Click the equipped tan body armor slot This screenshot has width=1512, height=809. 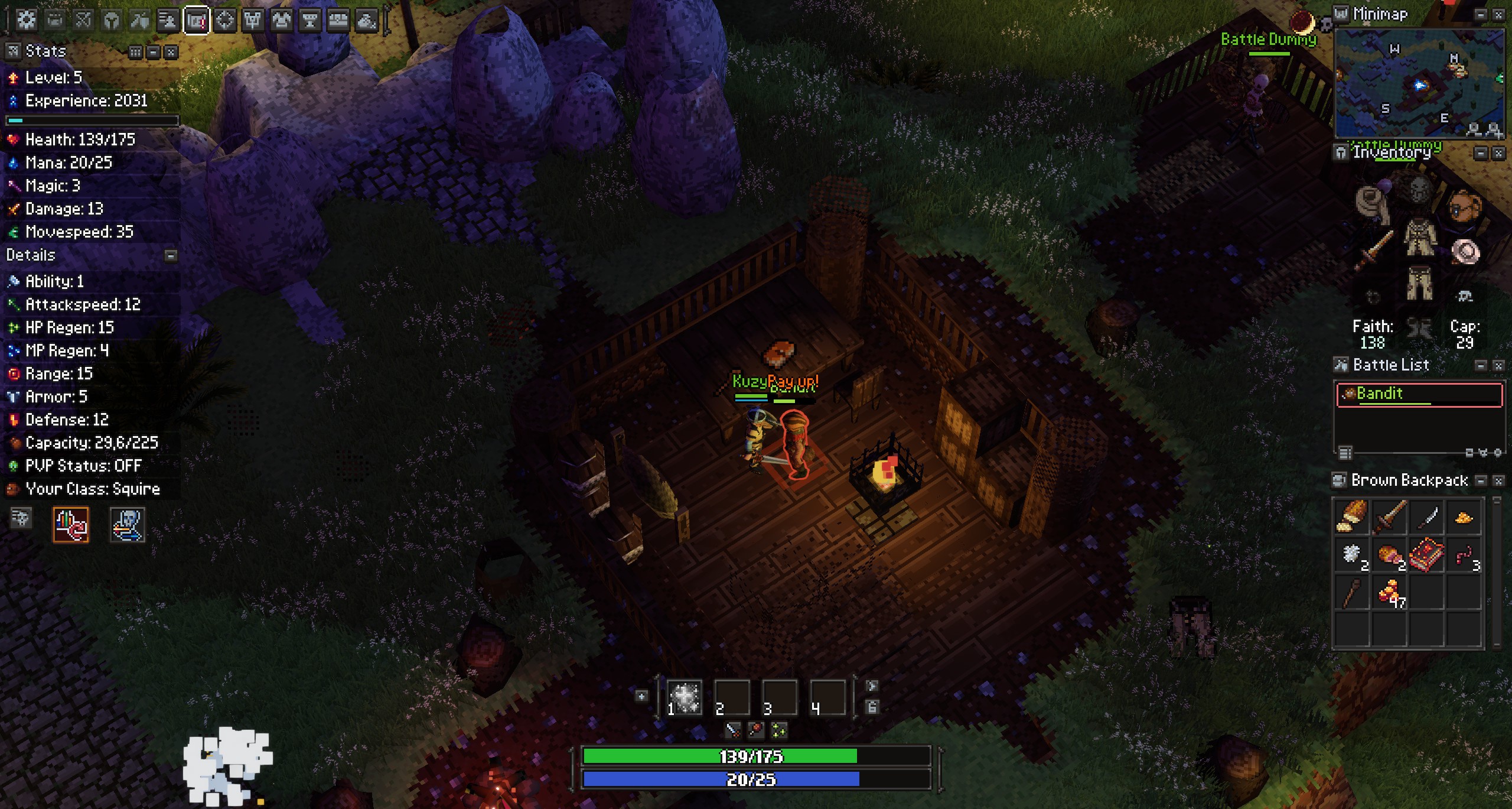[x=1420, y=238]
